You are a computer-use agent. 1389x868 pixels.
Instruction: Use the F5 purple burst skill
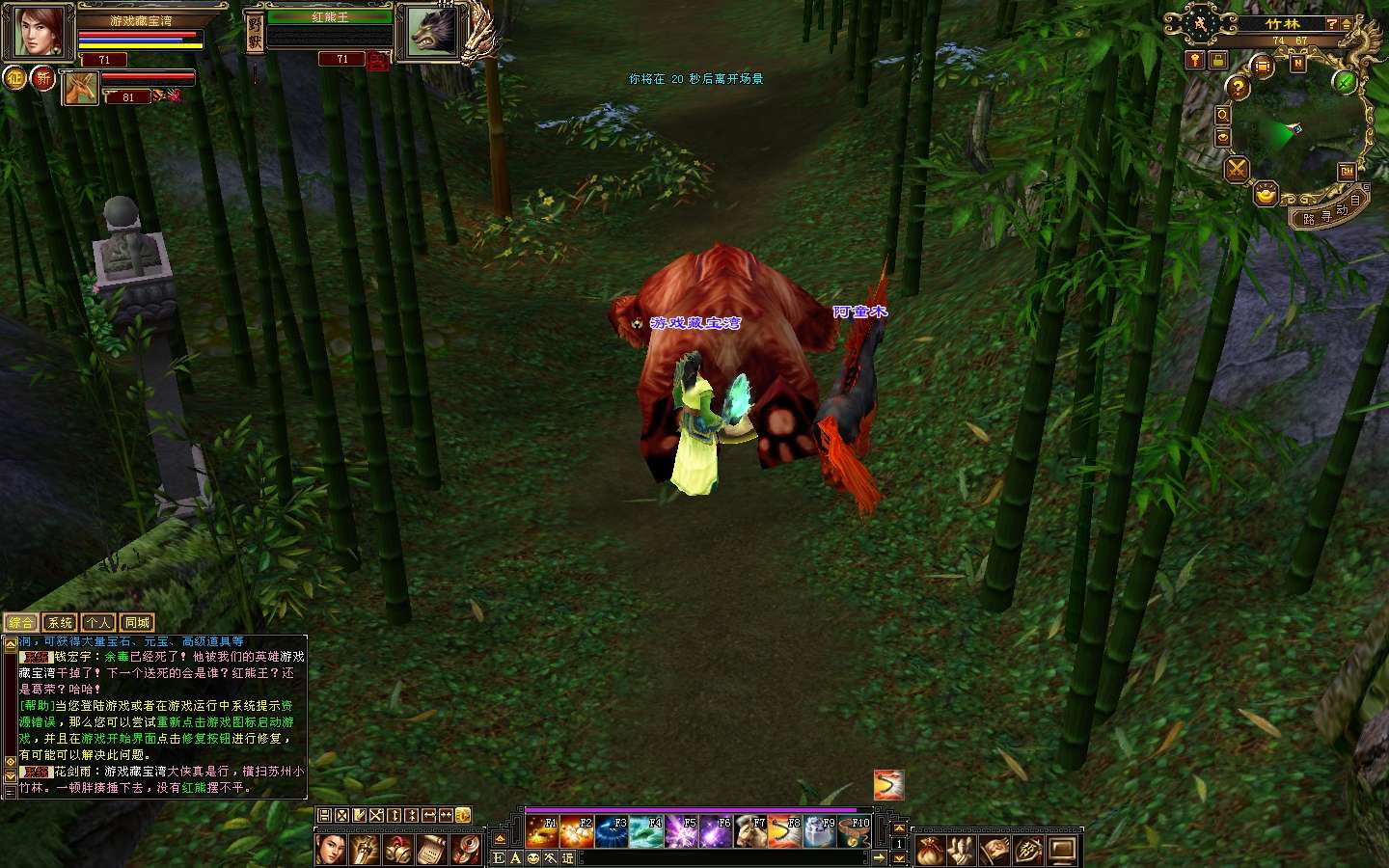pos(681,831)
